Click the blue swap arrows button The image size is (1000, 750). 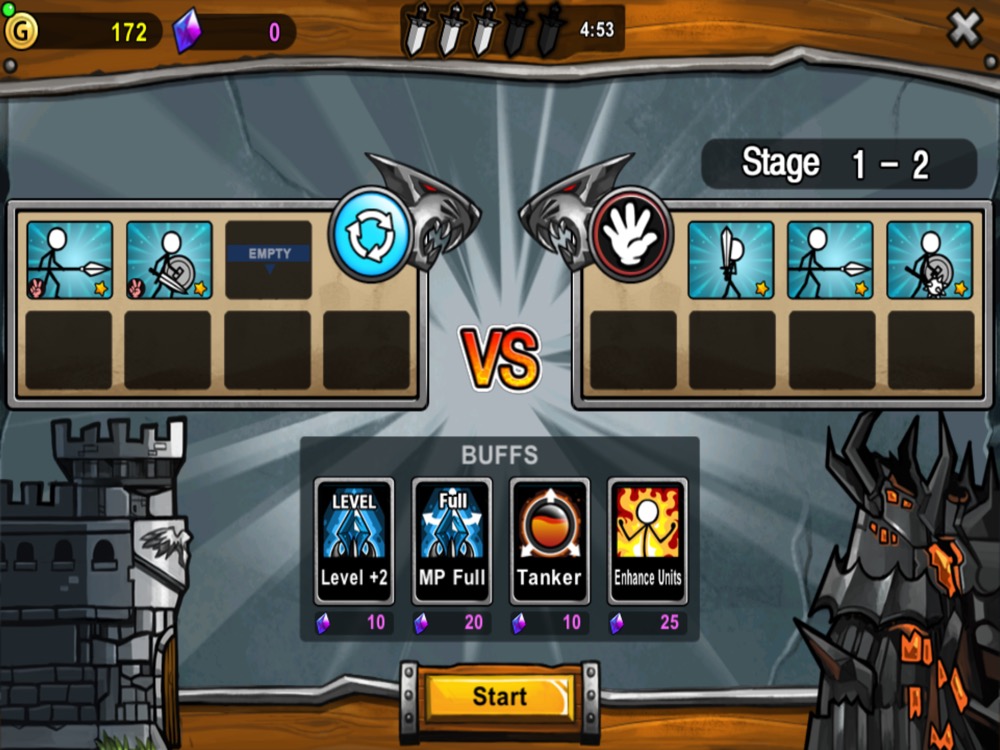point(371,234)
